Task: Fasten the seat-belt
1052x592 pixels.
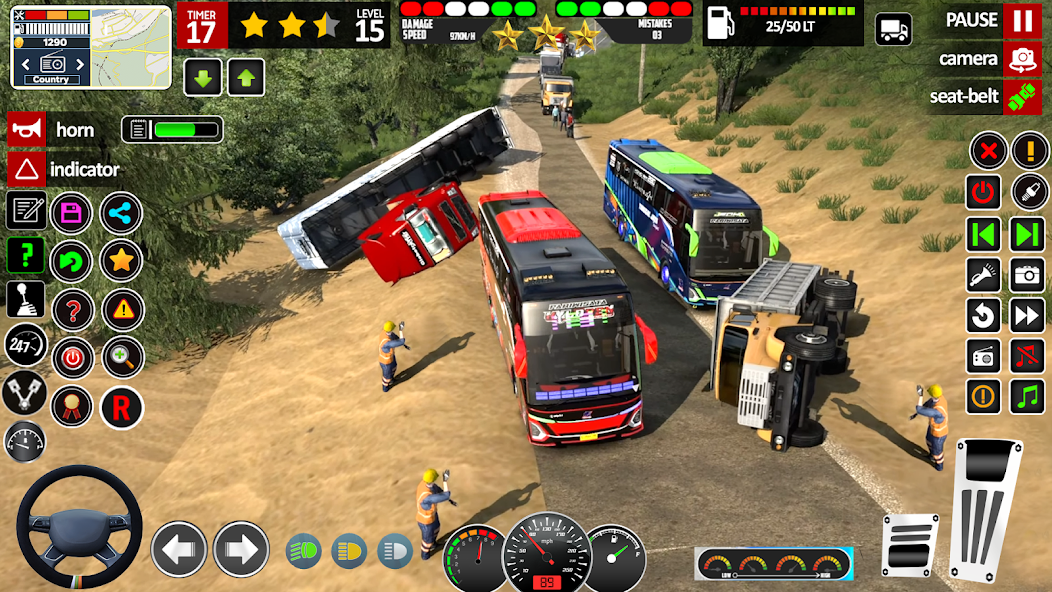Action: tap(1021, 97)
